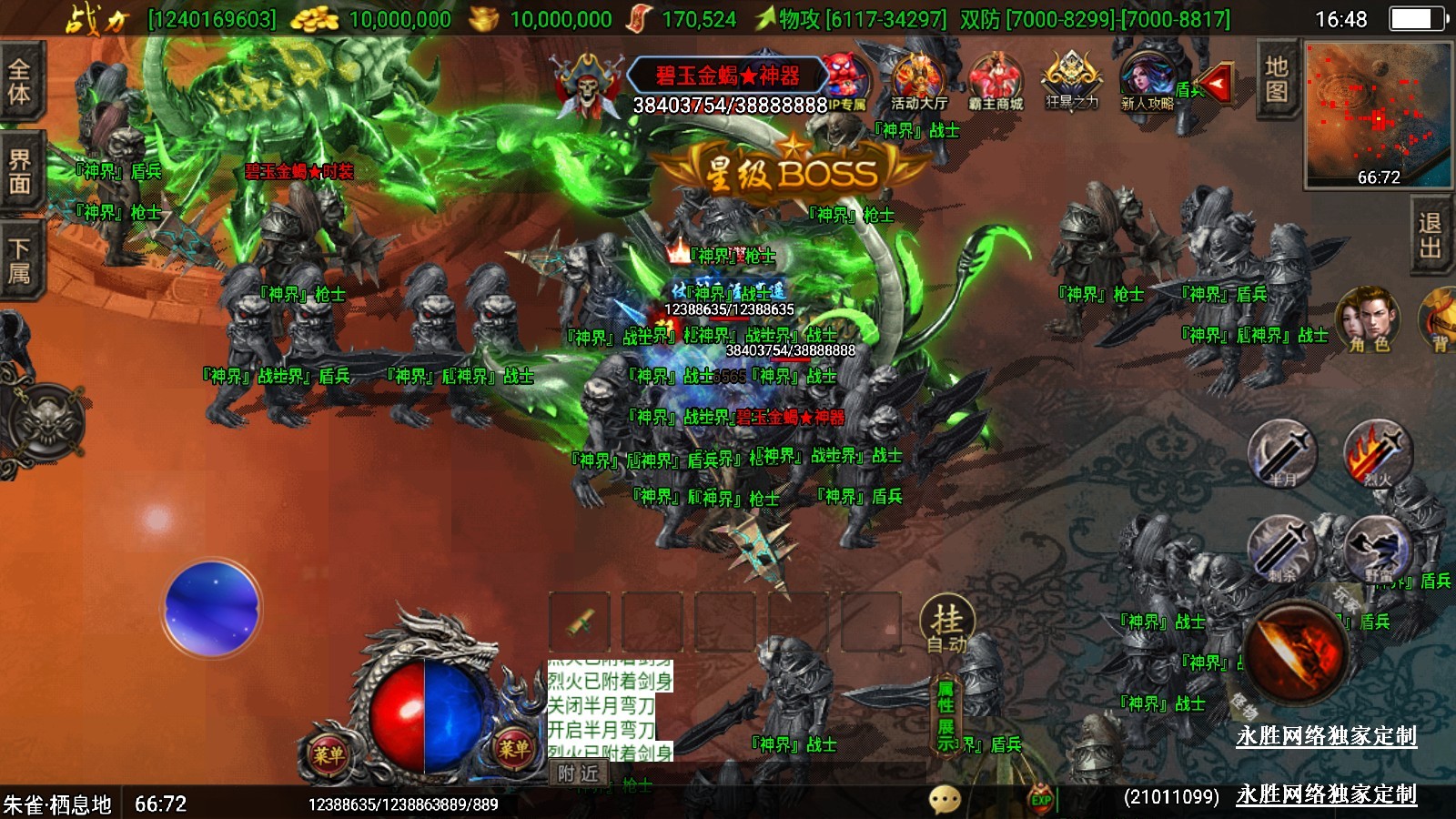Screen dimensions: 1456x819
Task: Switch to the 界面 tab
Action: click(x=19, y=171)
